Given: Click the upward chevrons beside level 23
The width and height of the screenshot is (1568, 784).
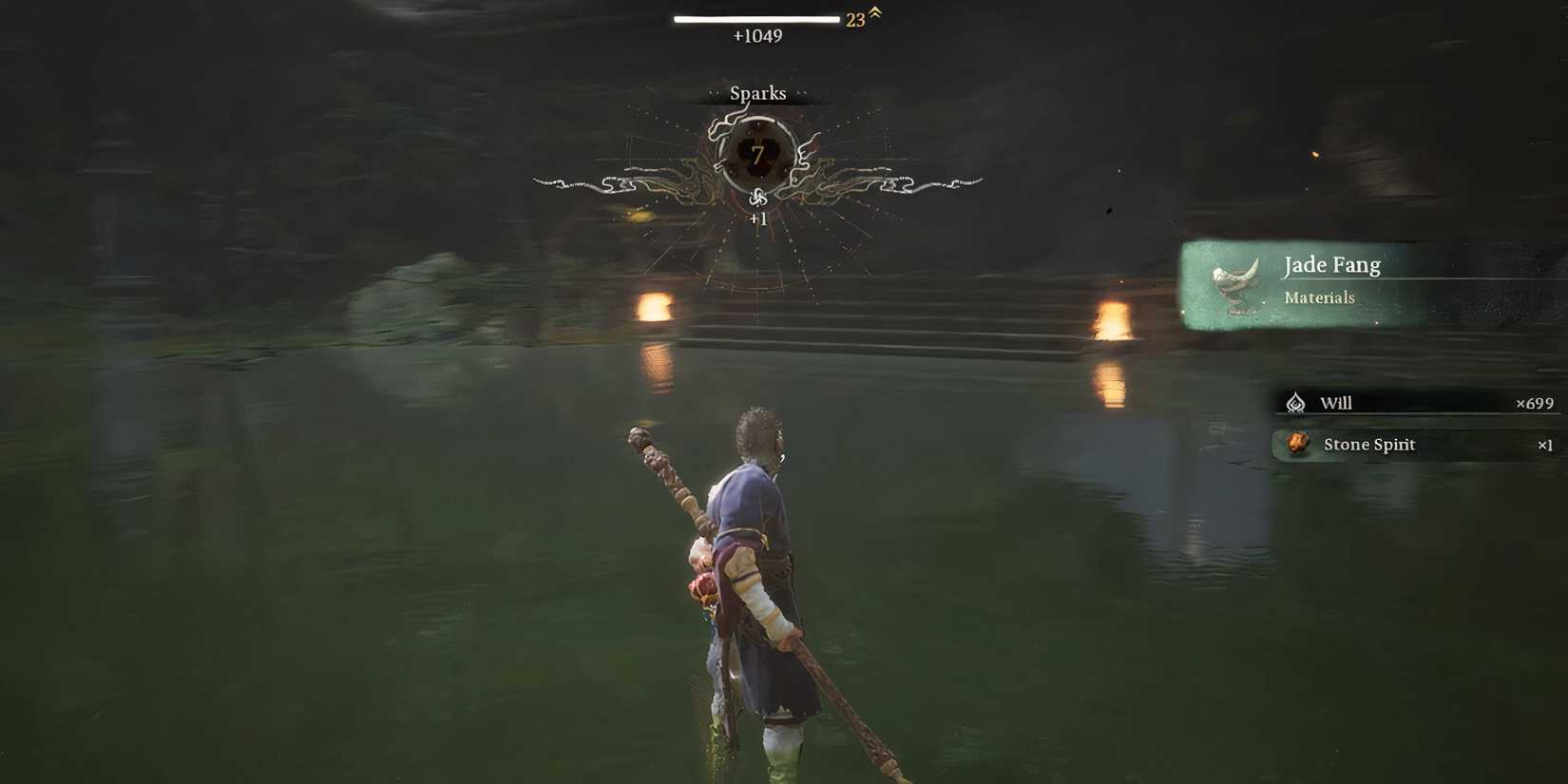Looking at the screenshot, I should [x=874, y=15].
